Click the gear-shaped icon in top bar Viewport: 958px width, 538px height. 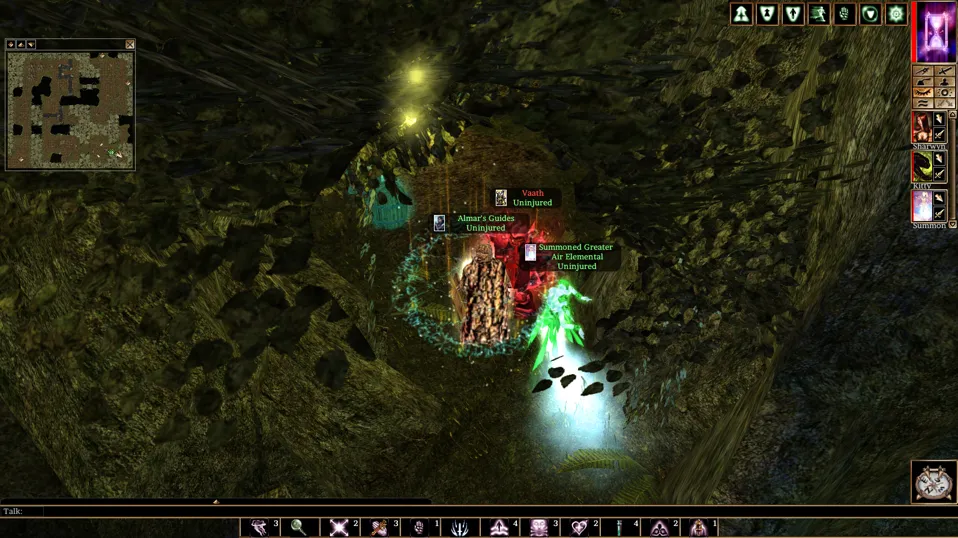tap(896, 14)
